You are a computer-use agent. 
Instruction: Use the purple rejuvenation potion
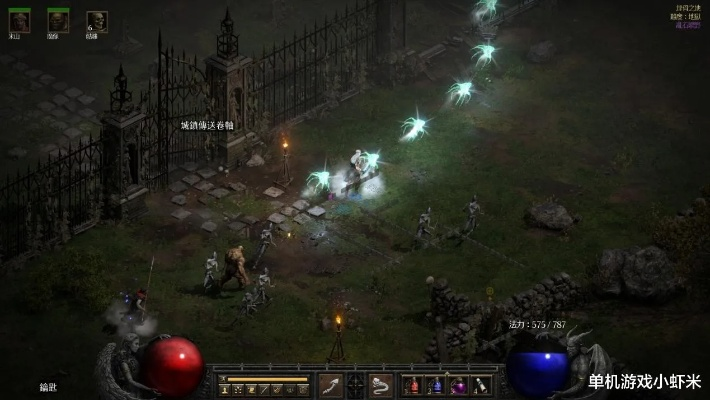point(459,386)
